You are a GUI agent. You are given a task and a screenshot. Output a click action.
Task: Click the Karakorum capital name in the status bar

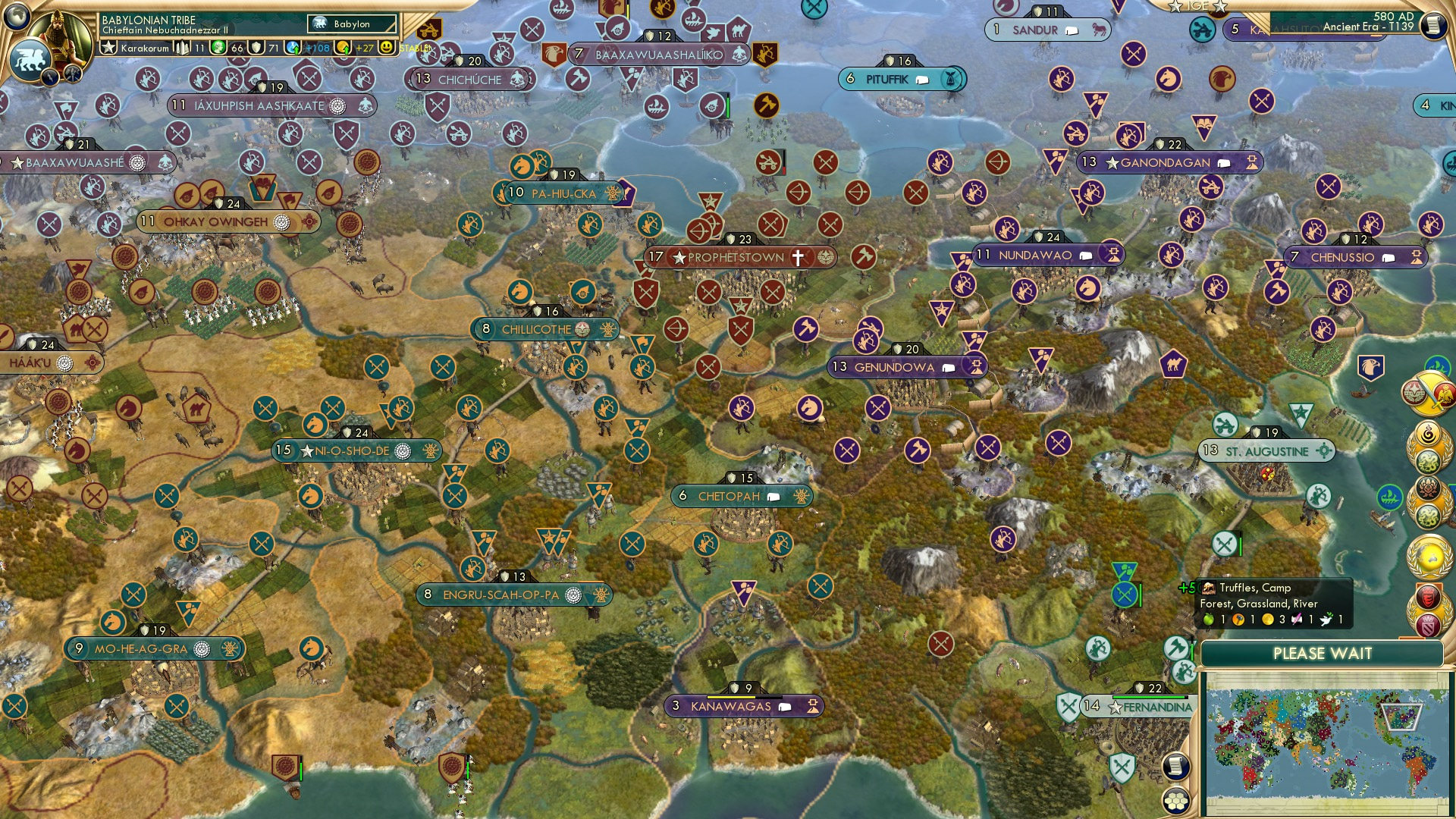144,48
